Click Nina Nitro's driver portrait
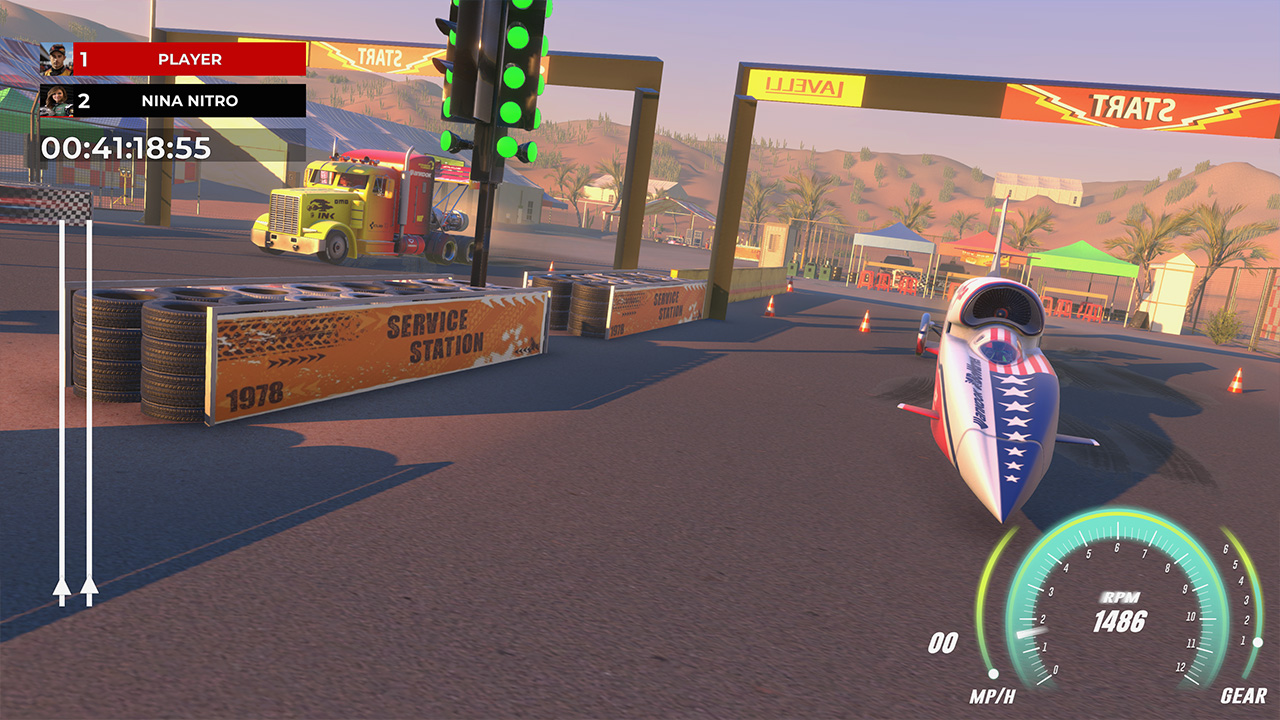The height and width of the screenshot is (720, 1280). [x=56, y=100]
